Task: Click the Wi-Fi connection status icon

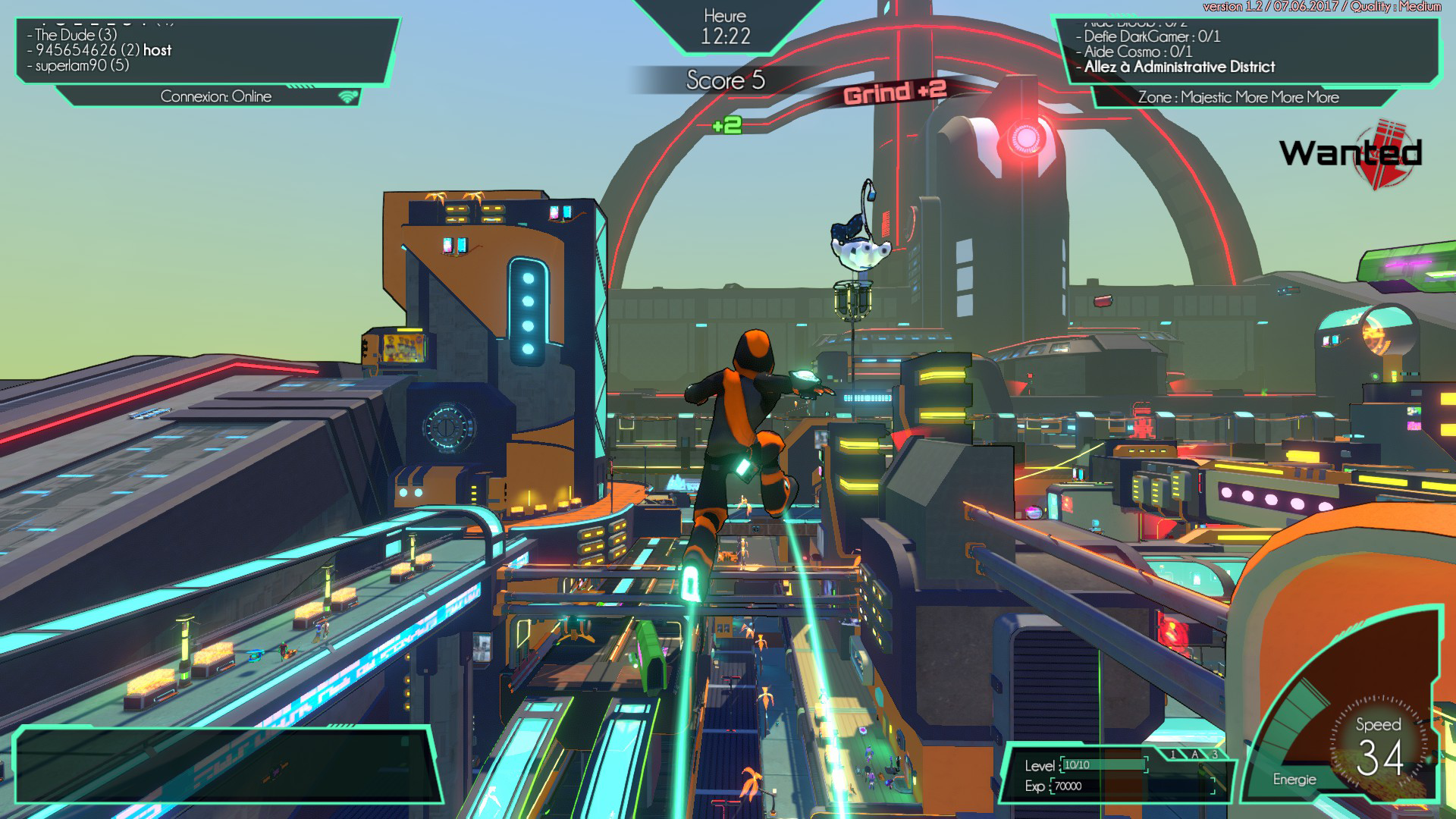Action: pyautogui.click(x=348, y=96)
